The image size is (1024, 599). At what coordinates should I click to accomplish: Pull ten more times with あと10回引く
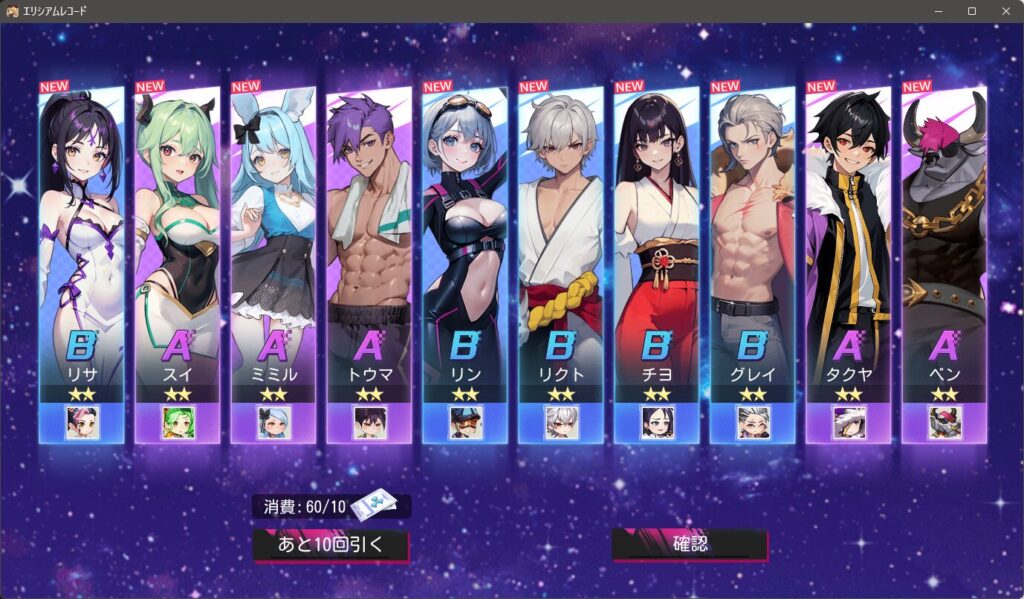[331, 545]
